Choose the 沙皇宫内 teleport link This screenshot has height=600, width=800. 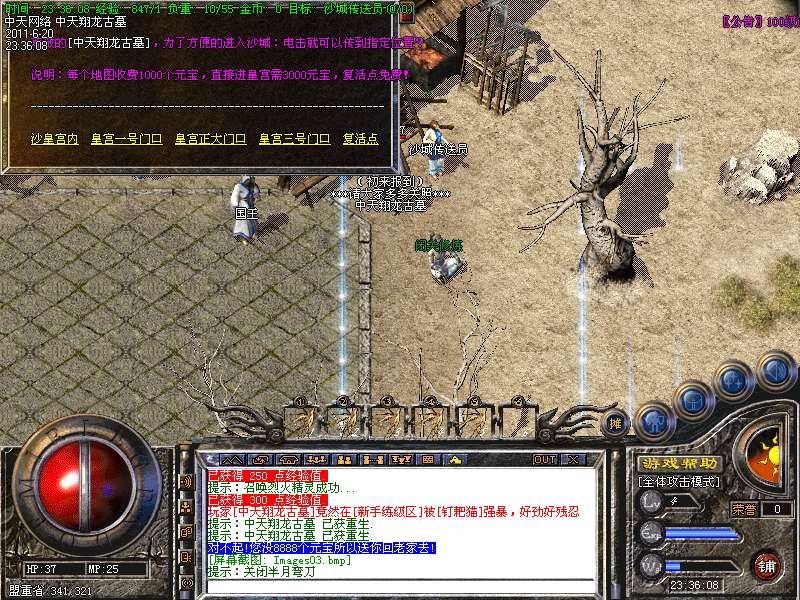[x=54, y=139]
